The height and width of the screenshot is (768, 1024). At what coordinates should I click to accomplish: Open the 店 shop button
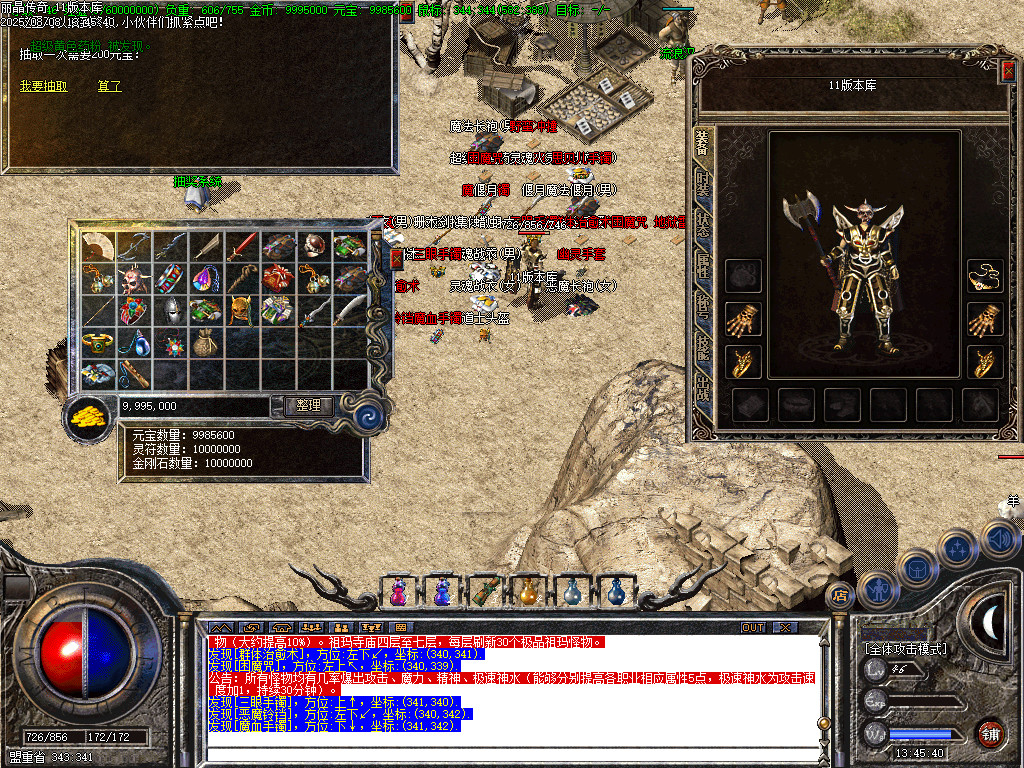pyautogui.click(x=840, y=597)
